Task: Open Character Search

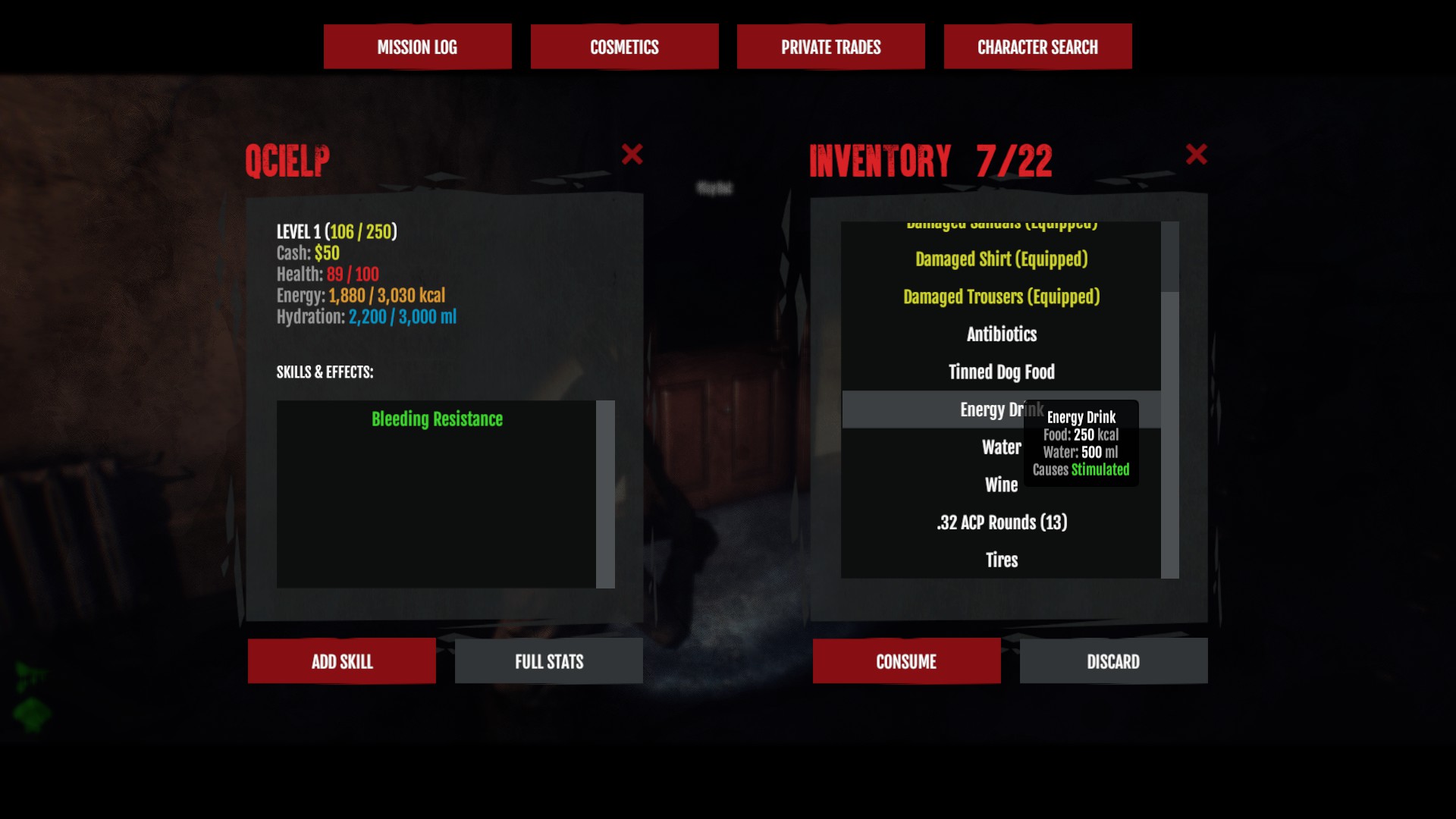Action: (1037, 46)
